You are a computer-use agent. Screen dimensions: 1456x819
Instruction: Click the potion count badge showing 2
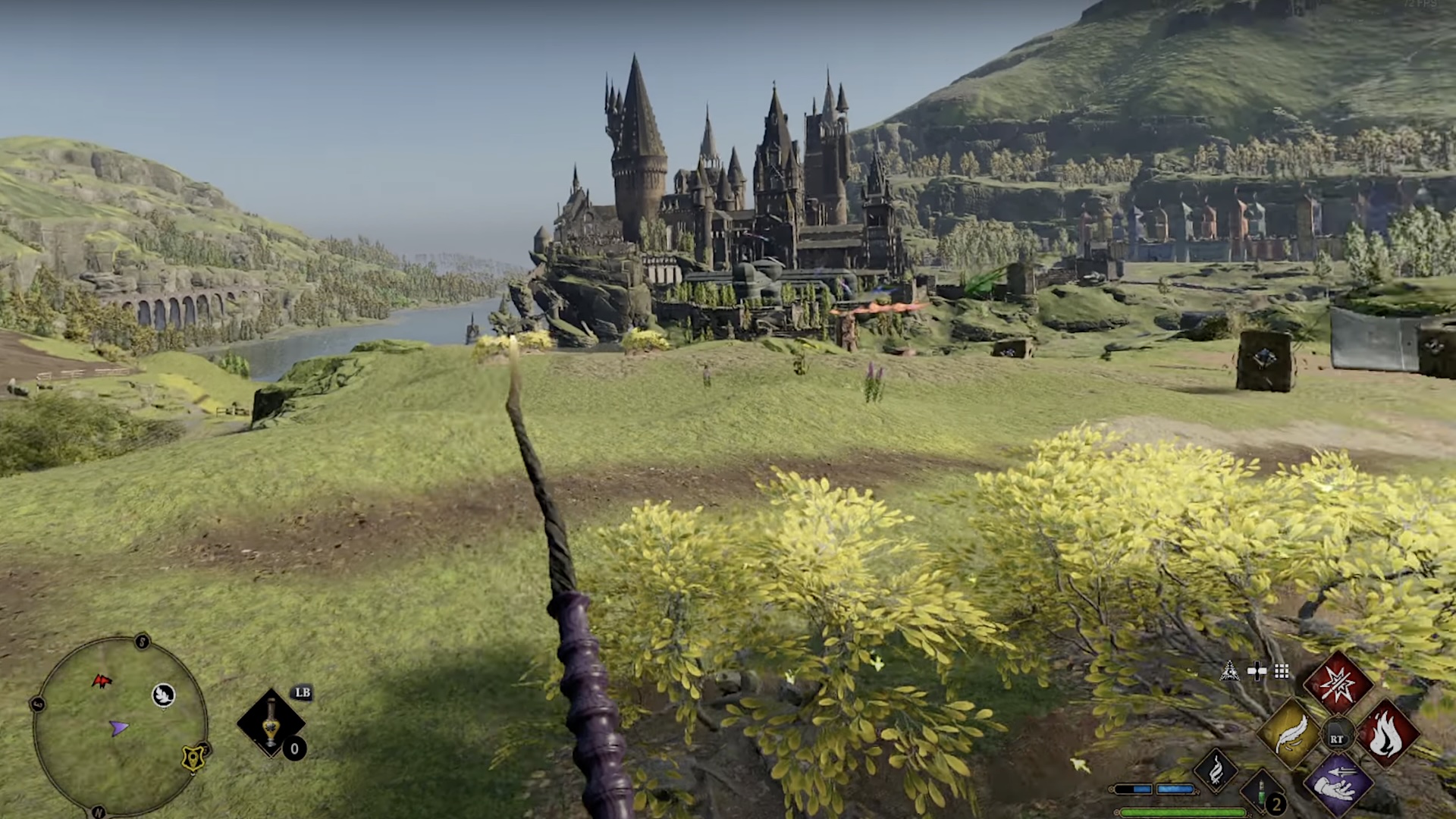pos(1276,805)
